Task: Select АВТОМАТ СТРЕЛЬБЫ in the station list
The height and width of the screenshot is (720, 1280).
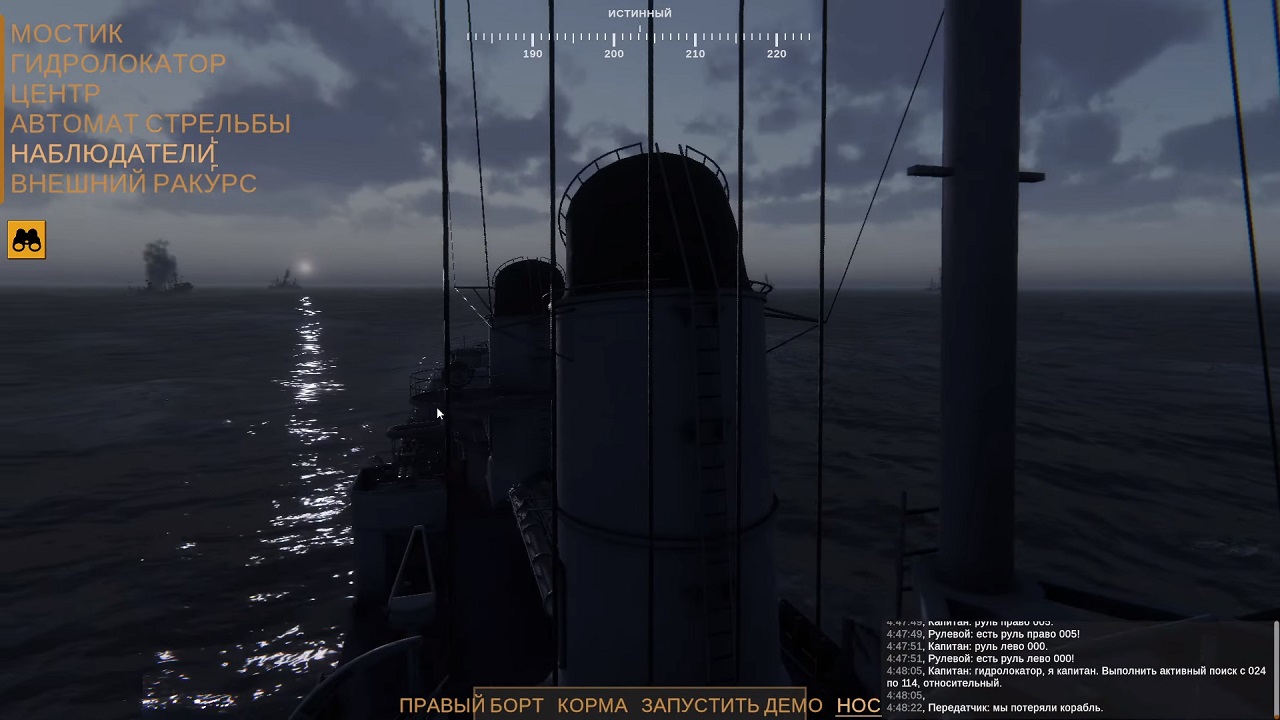Action: 150,124
